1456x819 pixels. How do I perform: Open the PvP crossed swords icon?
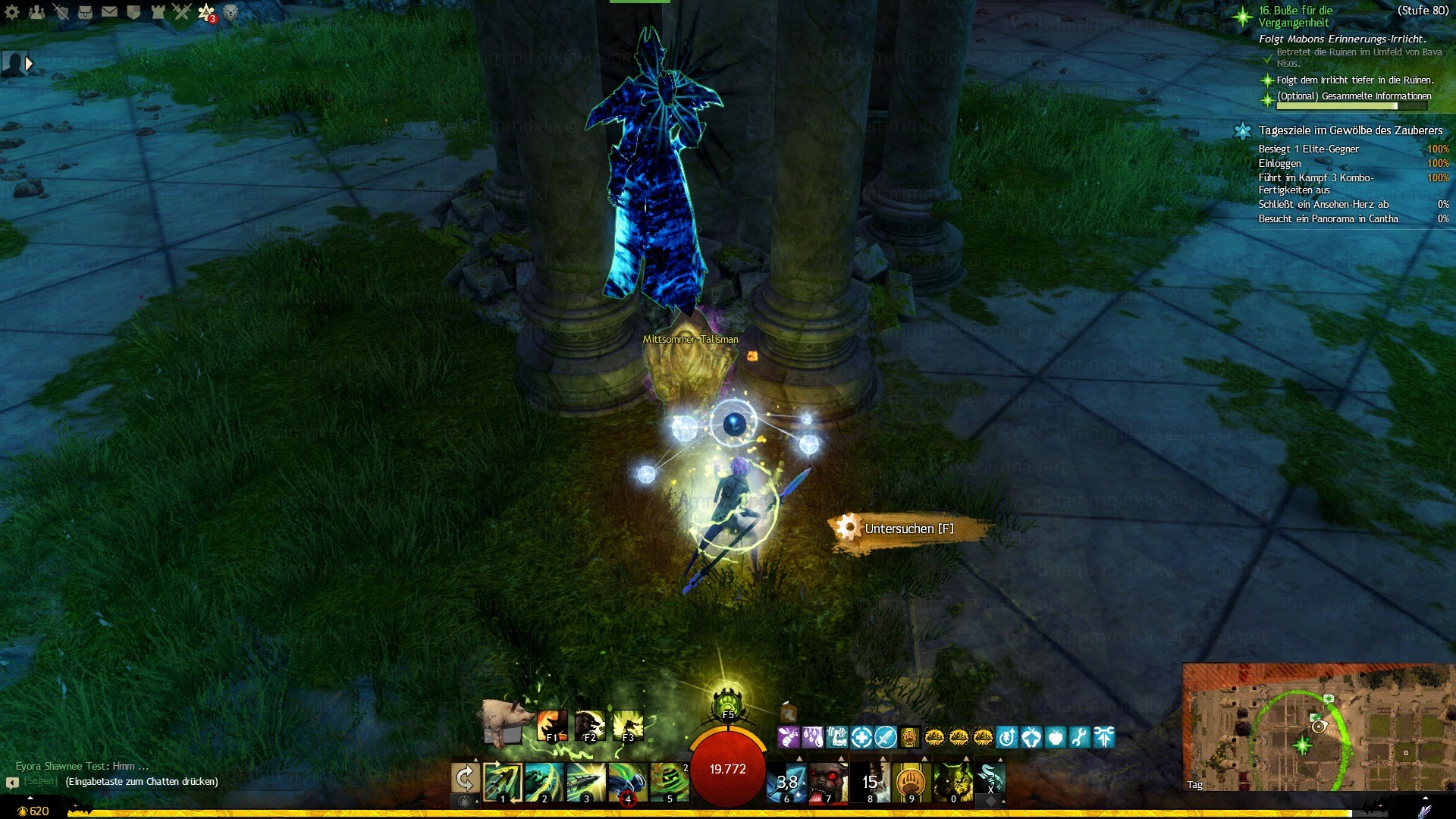click(x=182, y=12)
